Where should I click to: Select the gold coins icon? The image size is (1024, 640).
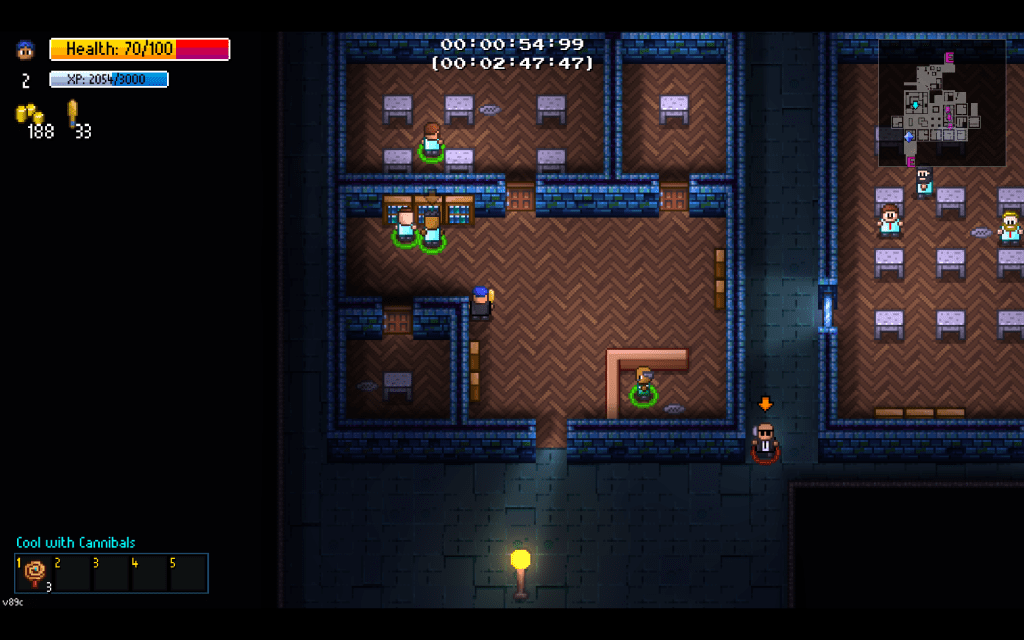coord(29,113)
